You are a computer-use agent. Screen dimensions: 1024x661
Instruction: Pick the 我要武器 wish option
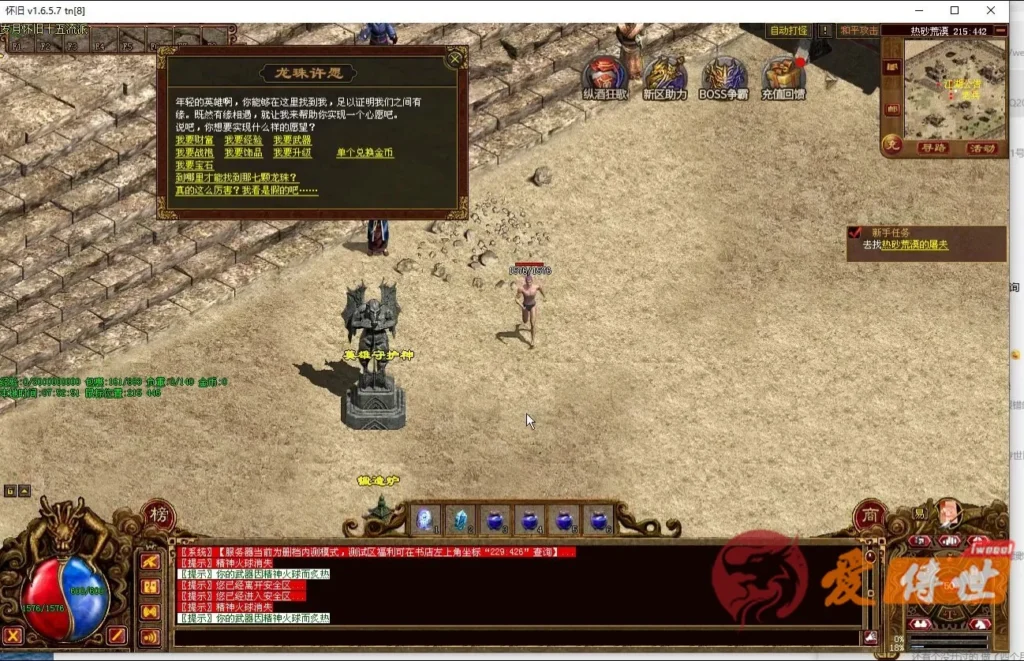pos(292,140)
